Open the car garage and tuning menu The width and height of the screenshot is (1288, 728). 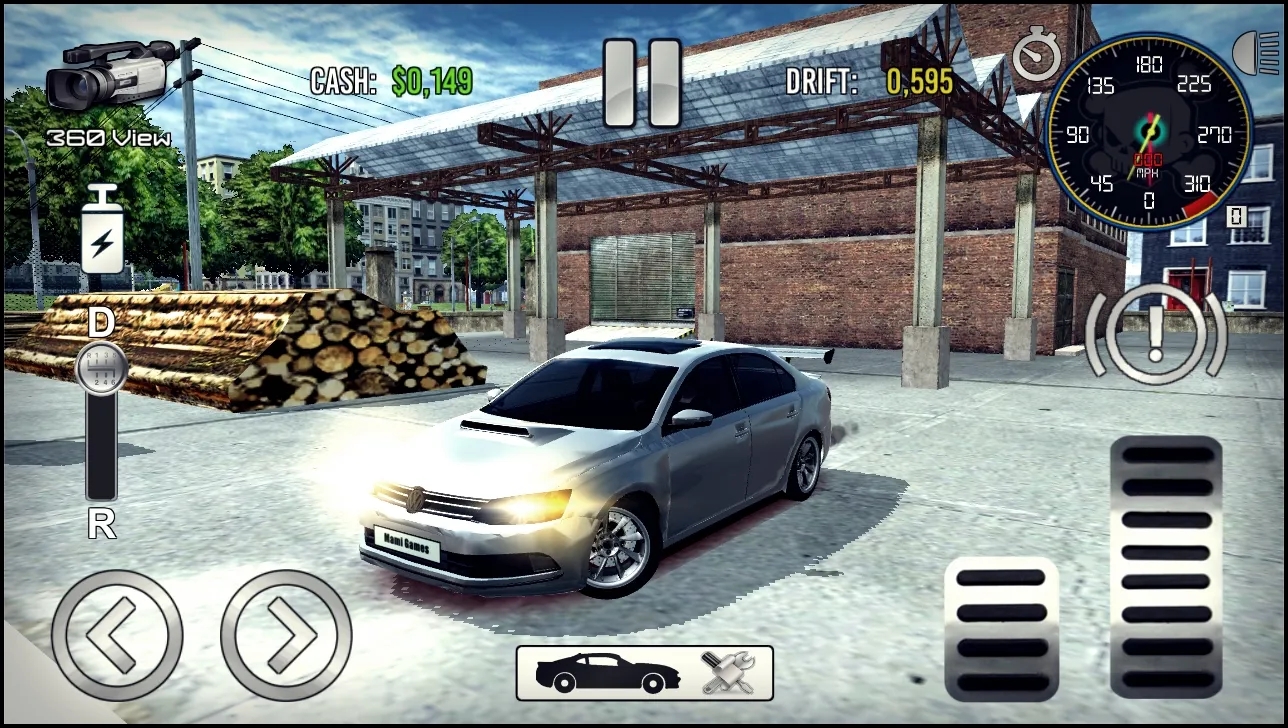(x=644, y=673)
